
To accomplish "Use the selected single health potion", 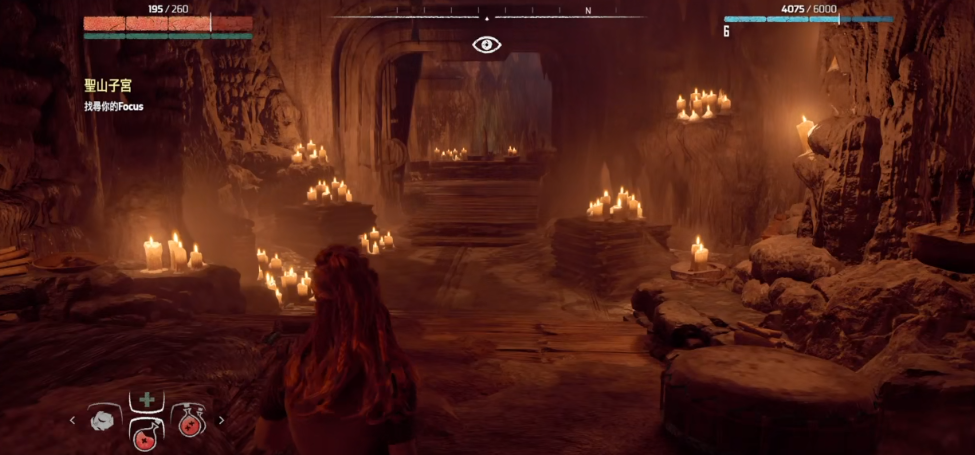I will (146, 433).
